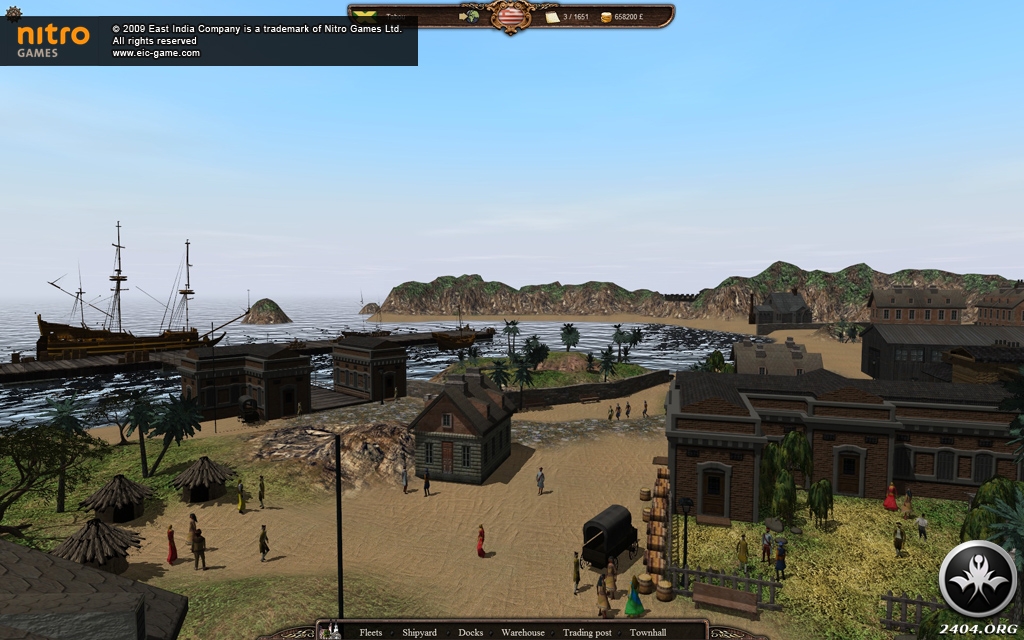Visit the Warehouse
Image resolution: width=1024 pixels, height=640 pixels.
523,632
